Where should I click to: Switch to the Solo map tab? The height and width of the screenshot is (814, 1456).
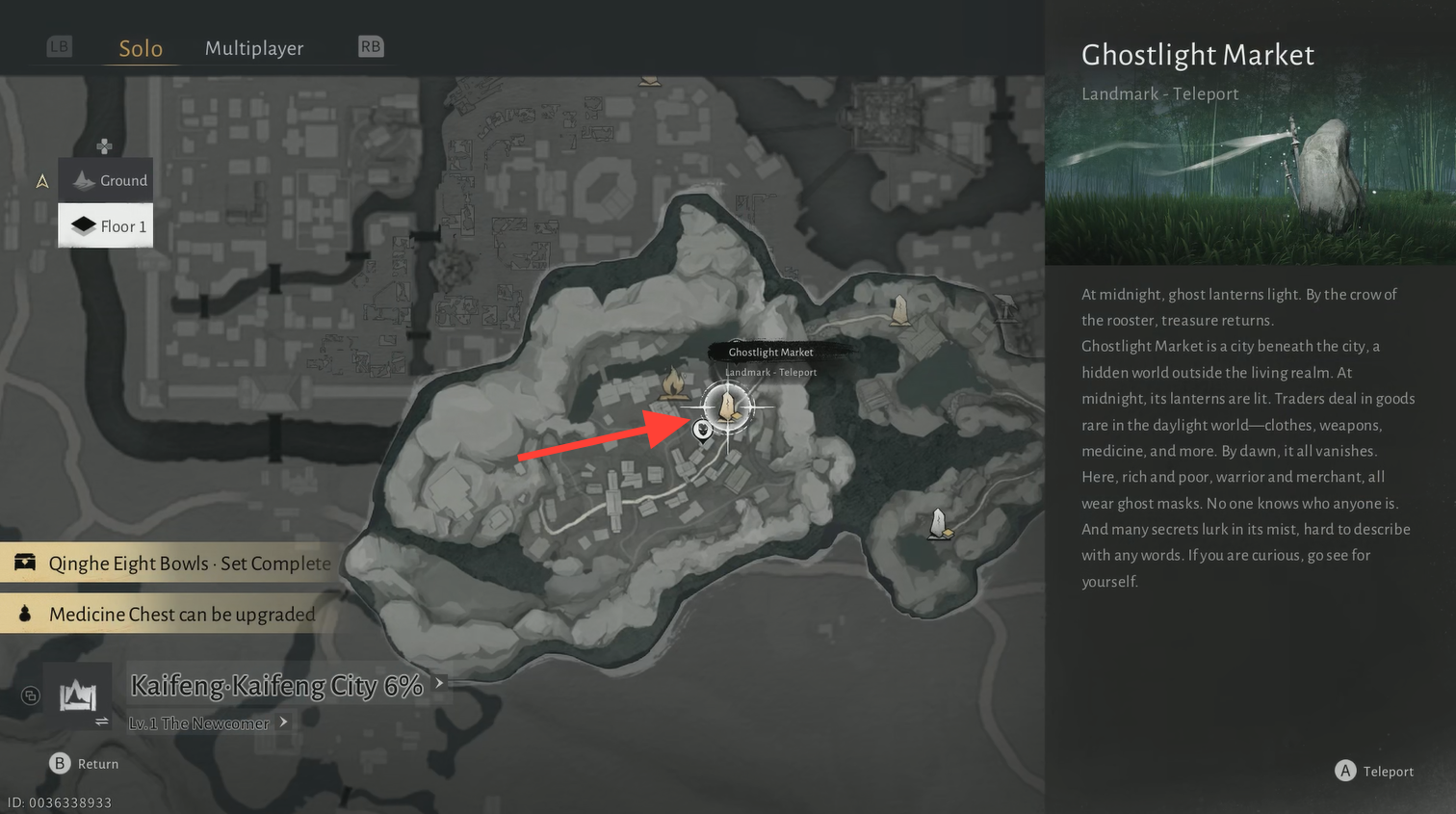pos(141,48)
